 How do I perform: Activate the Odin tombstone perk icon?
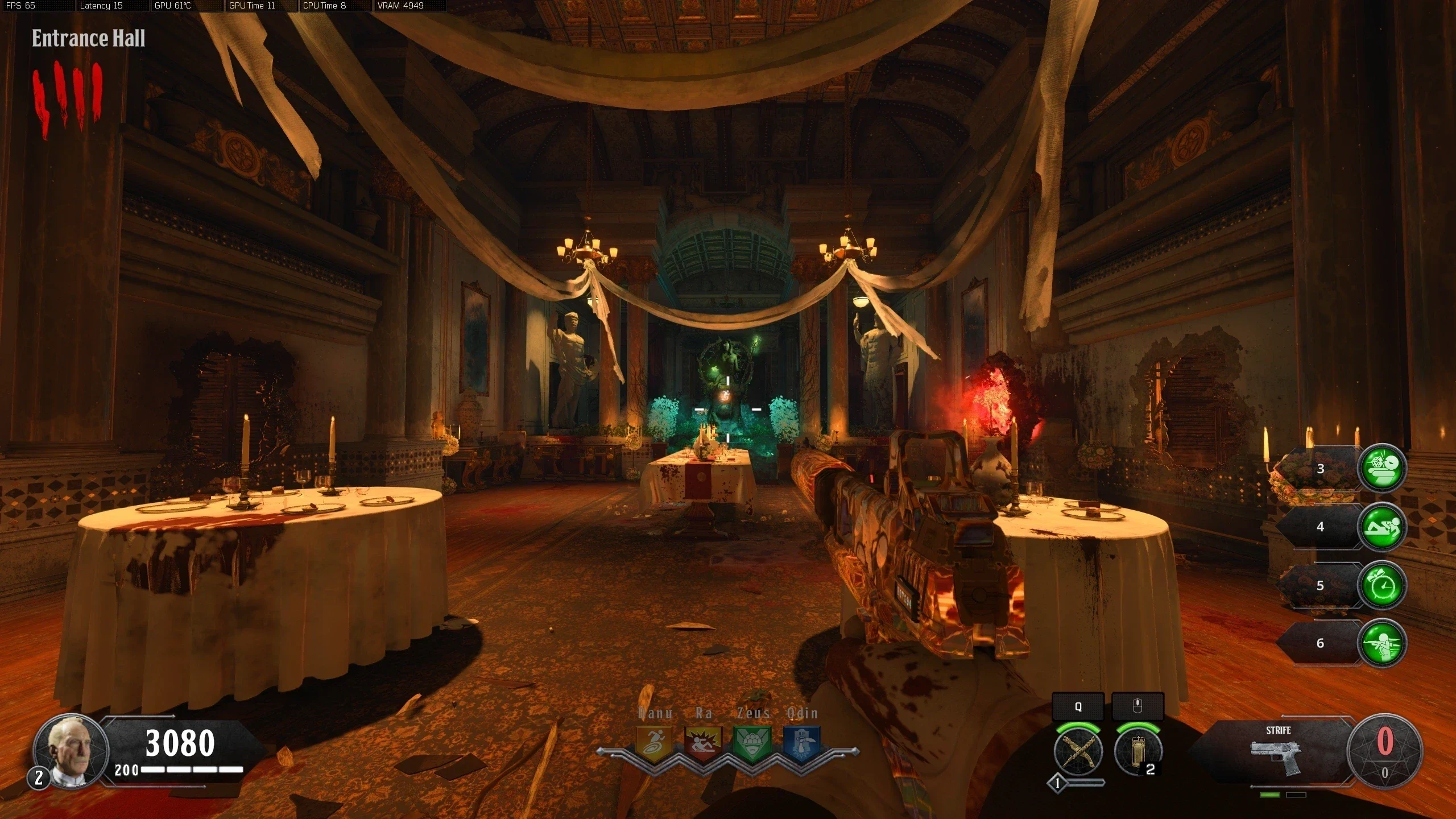[802, 743]
